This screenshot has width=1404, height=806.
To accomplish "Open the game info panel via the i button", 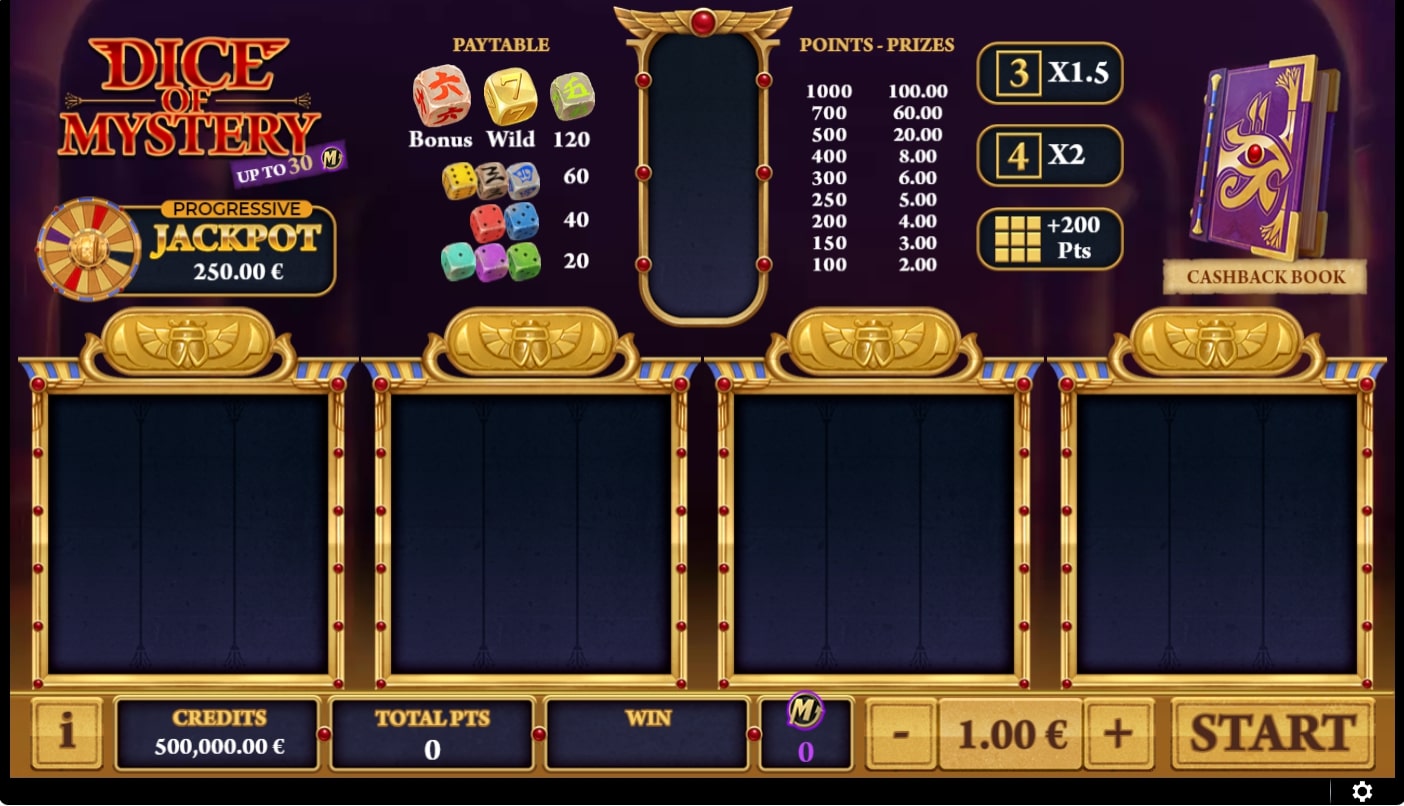I will (66, 732).
